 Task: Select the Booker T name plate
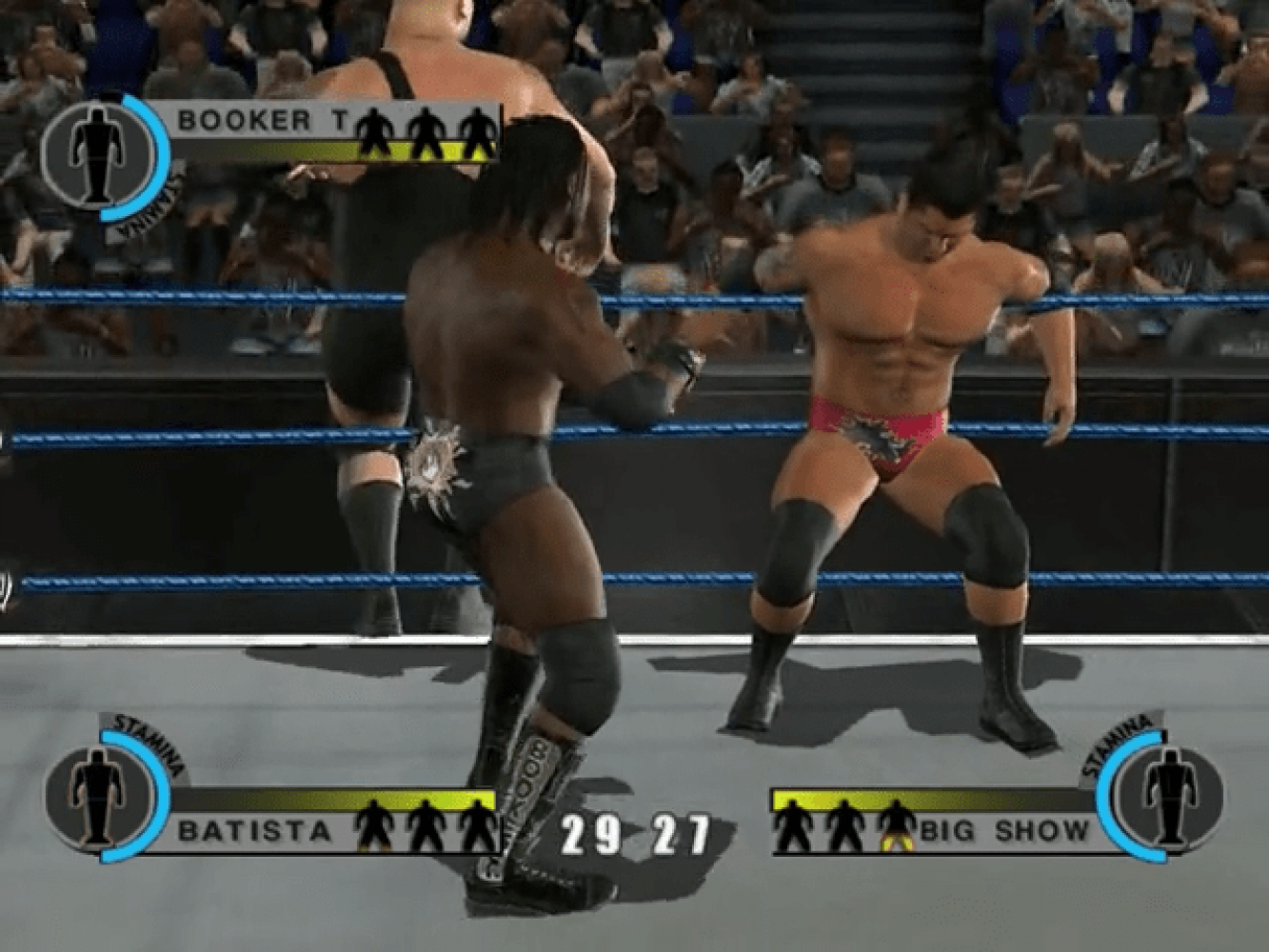(x=244, y=121)
